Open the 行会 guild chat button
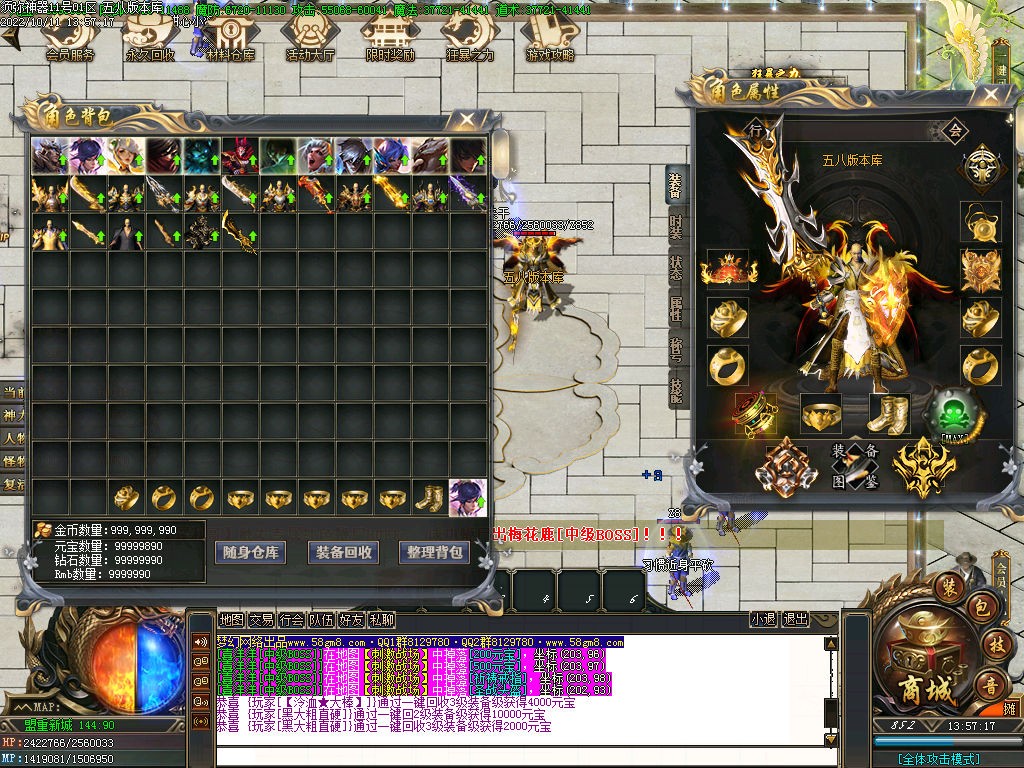The height and width of the screenshot is (768, 1024). click(291, 620)
